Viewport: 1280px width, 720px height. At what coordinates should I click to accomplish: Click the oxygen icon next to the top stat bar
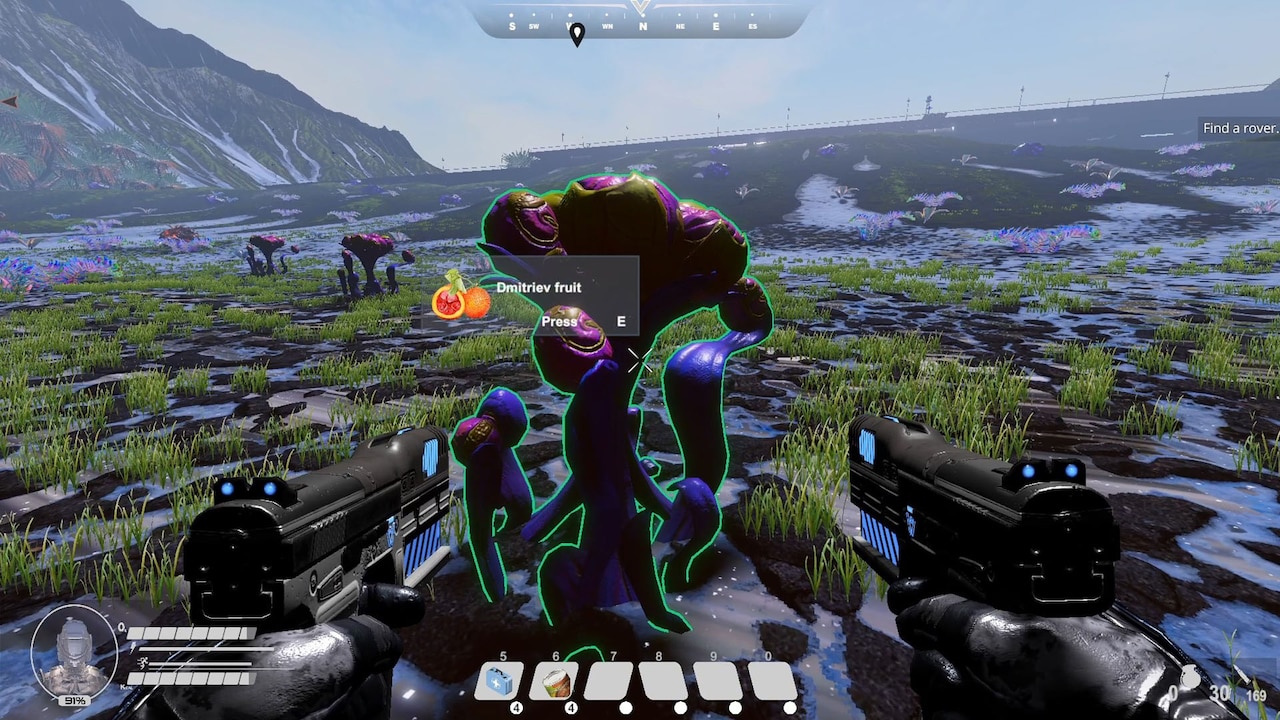click(x=121, y=627)
